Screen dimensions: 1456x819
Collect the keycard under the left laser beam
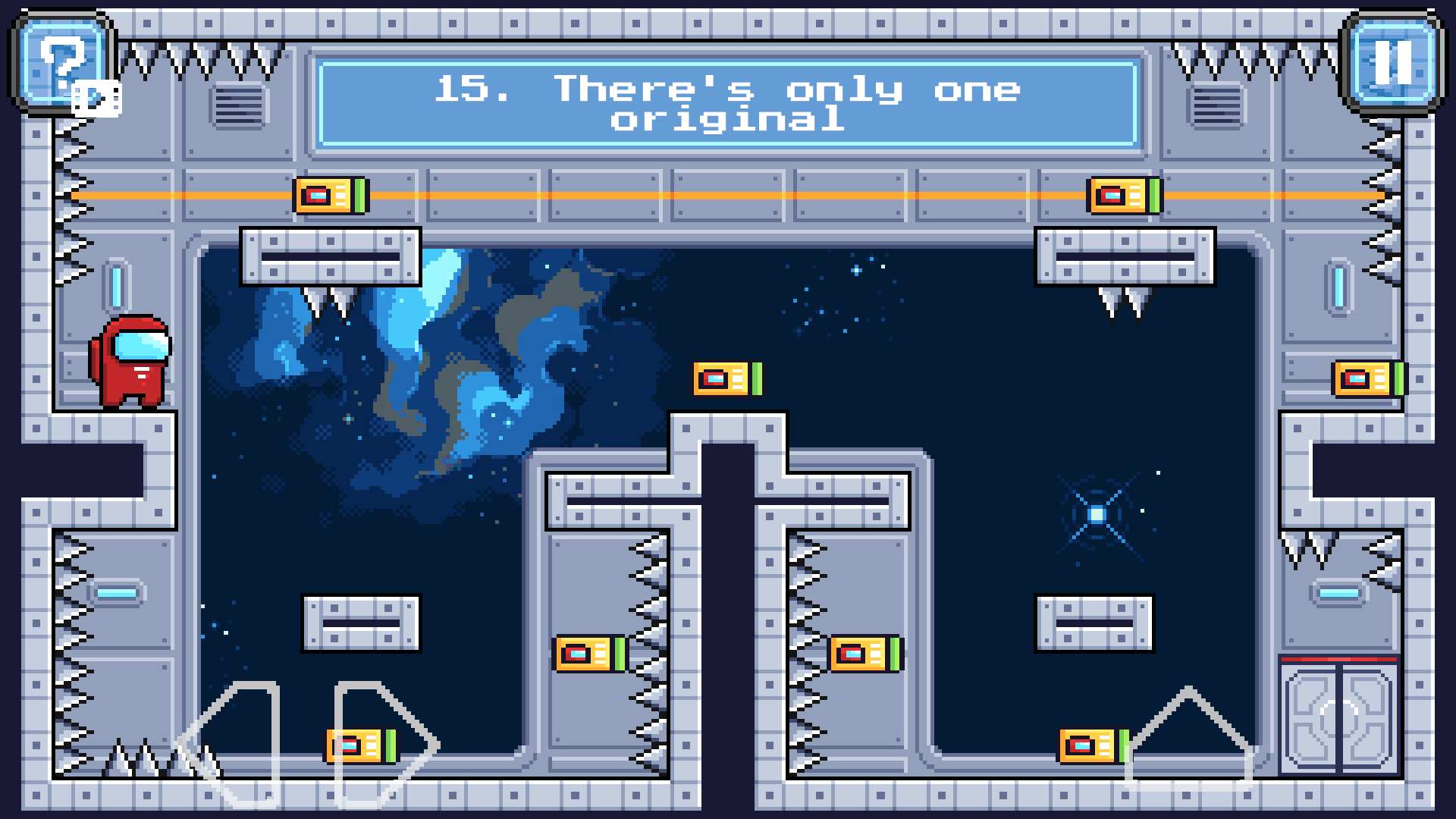(x=329, y=195)
